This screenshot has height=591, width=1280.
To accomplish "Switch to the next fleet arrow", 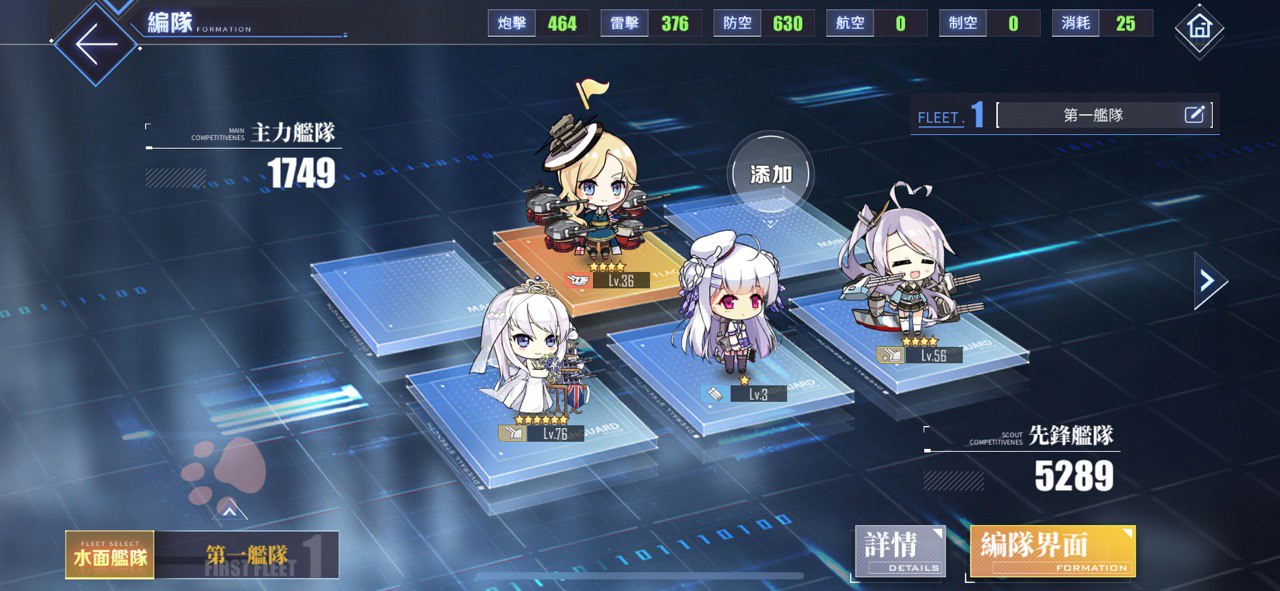I will [x=1209, y=281].
